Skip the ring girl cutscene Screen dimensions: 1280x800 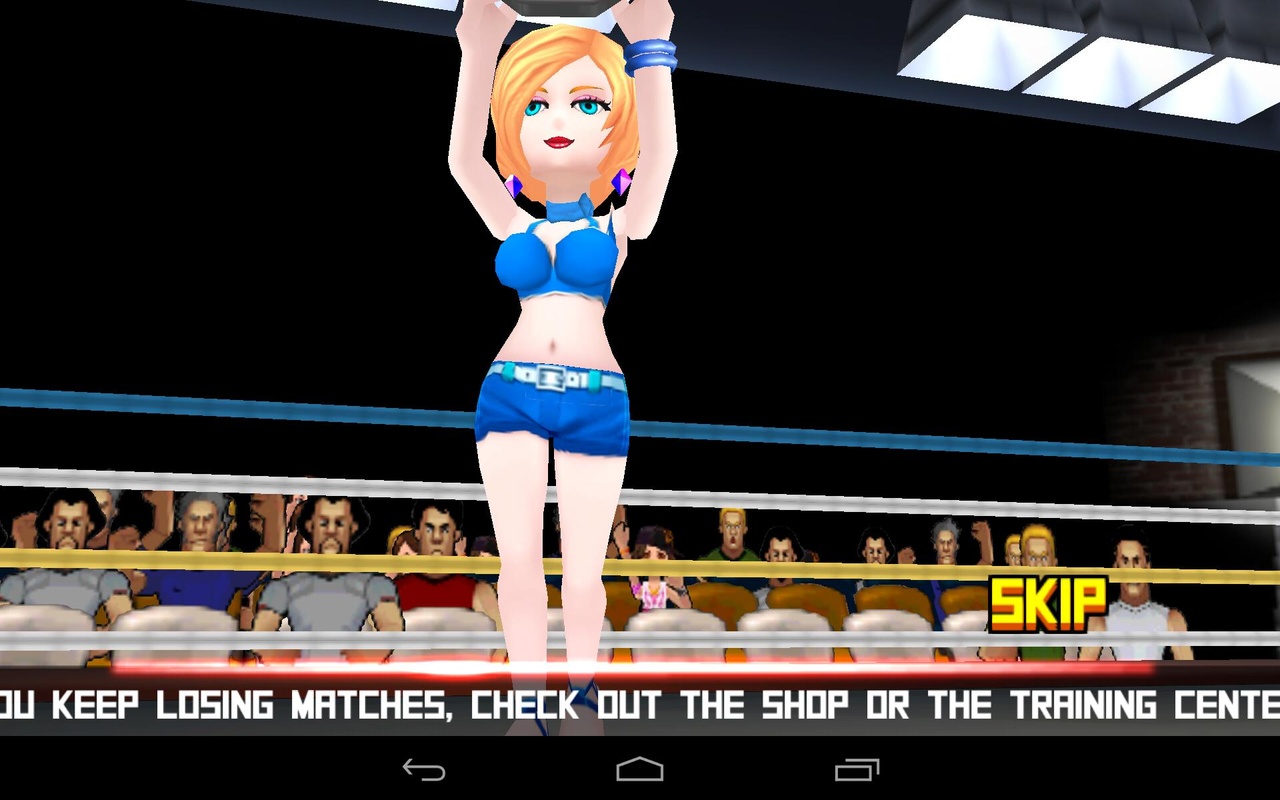pos(1048,604)
